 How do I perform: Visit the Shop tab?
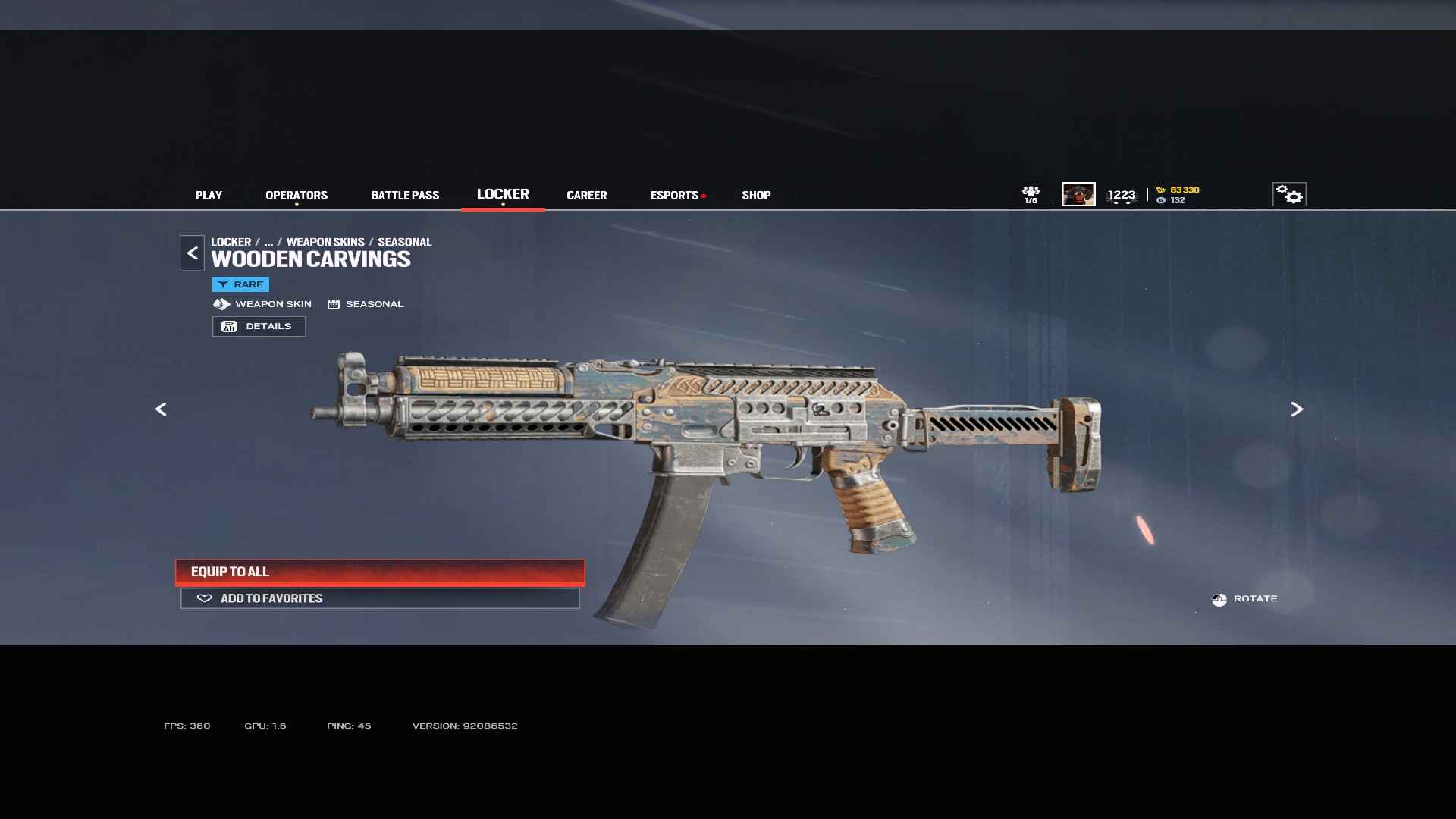(756, 195)
